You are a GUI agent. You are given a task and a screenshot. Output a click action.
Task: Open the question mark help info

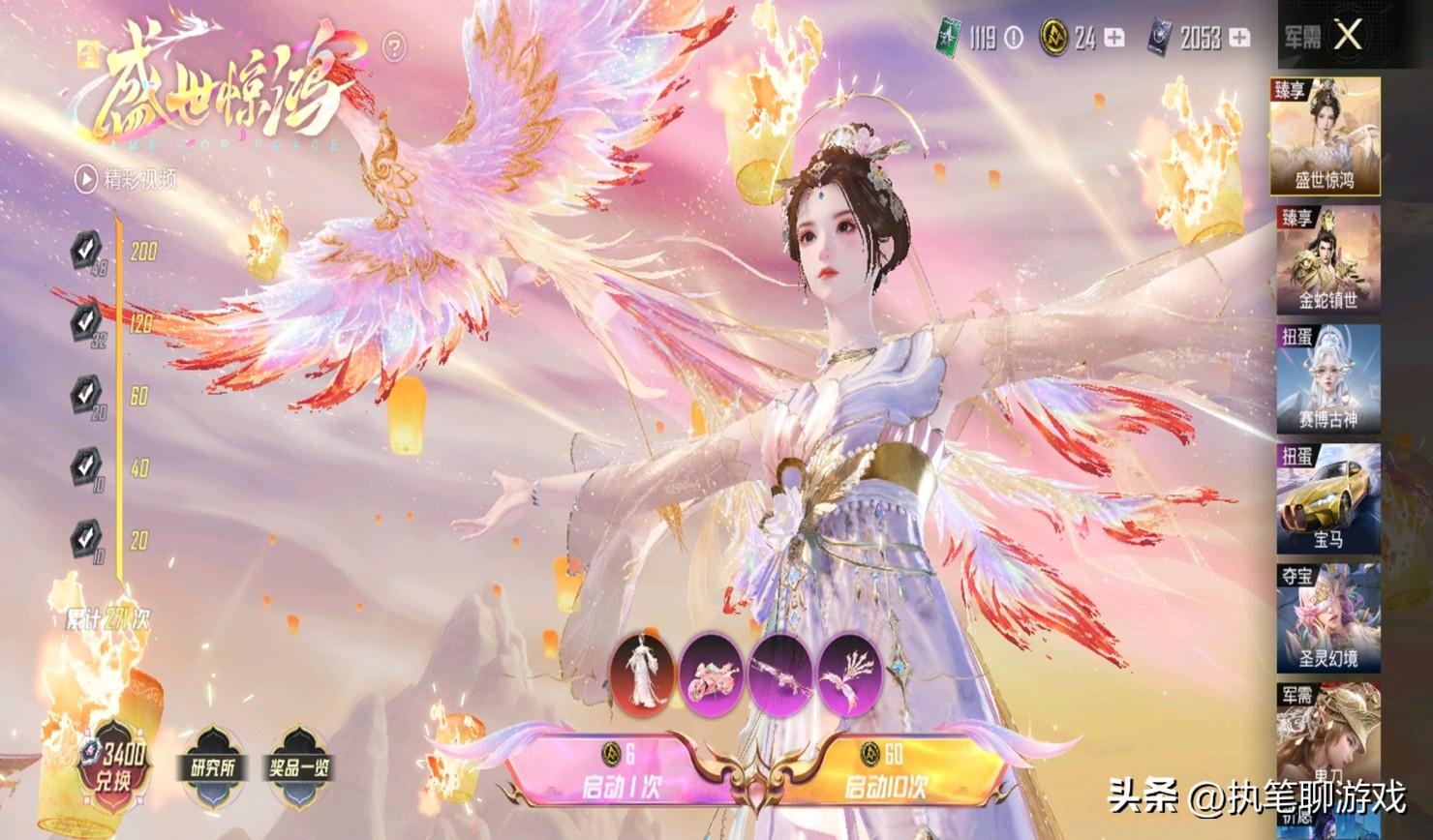394,45
